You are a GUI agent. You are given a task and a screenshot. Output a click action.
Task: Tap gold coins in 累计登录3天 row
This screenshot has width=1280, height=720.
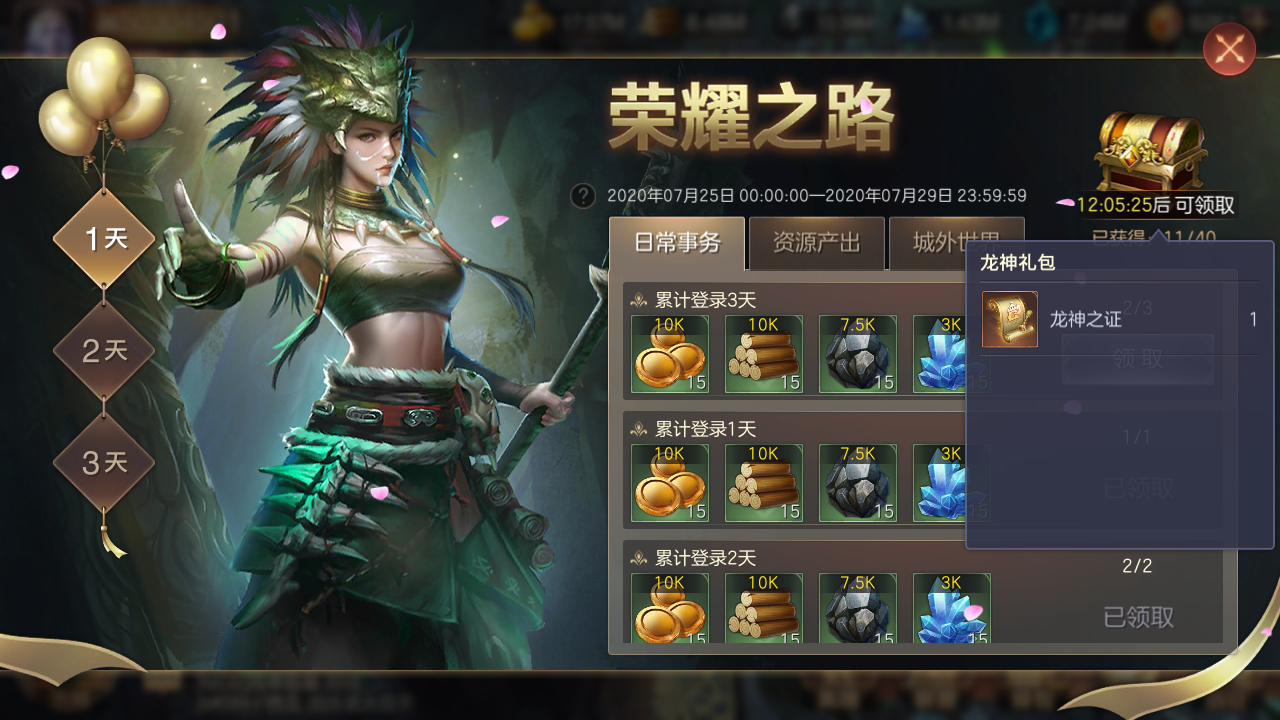[x=670, y=354]
